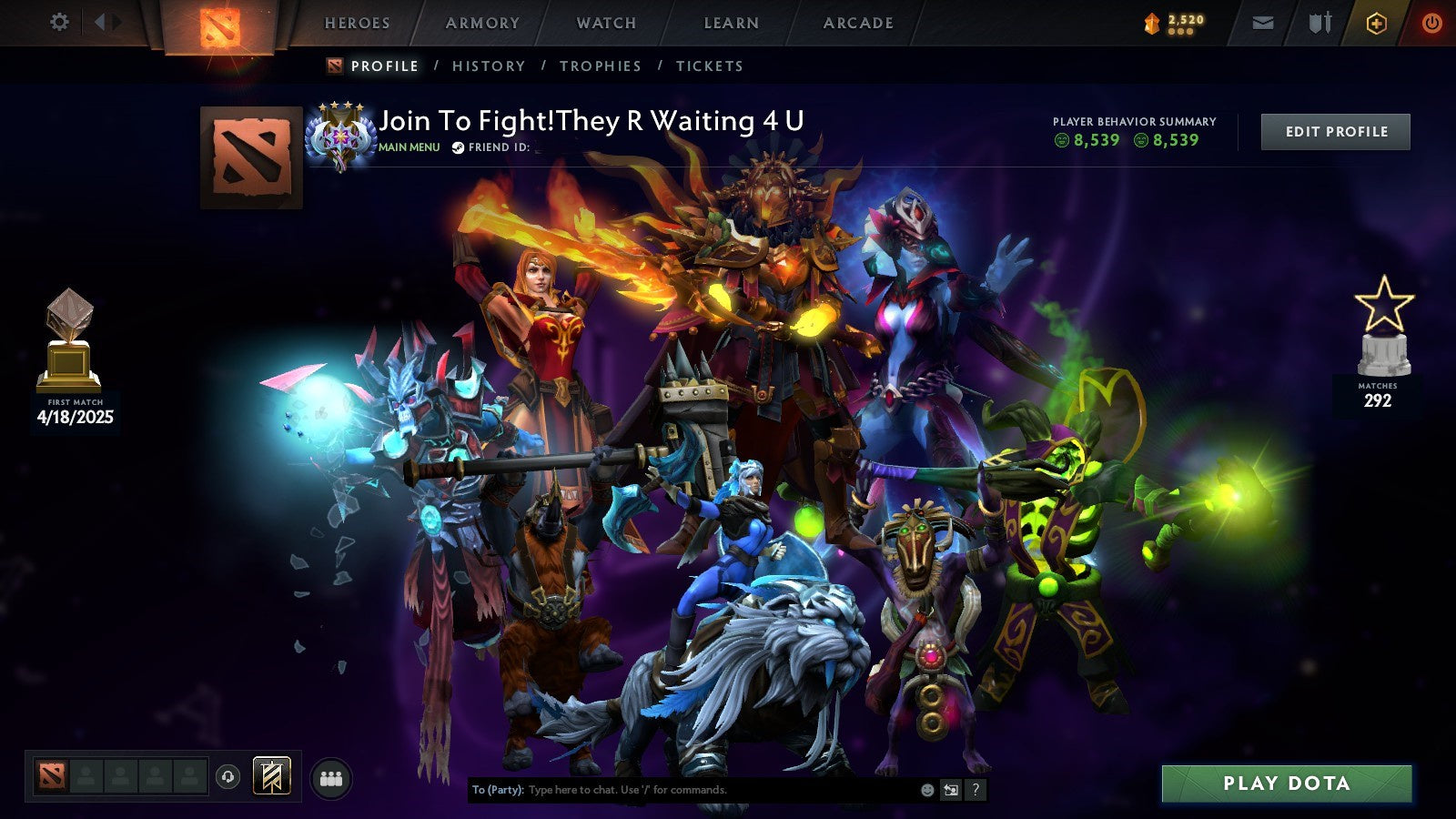Open the Armory shield and sword icon
1456x819 pixels.
[x=1321, y=23]
